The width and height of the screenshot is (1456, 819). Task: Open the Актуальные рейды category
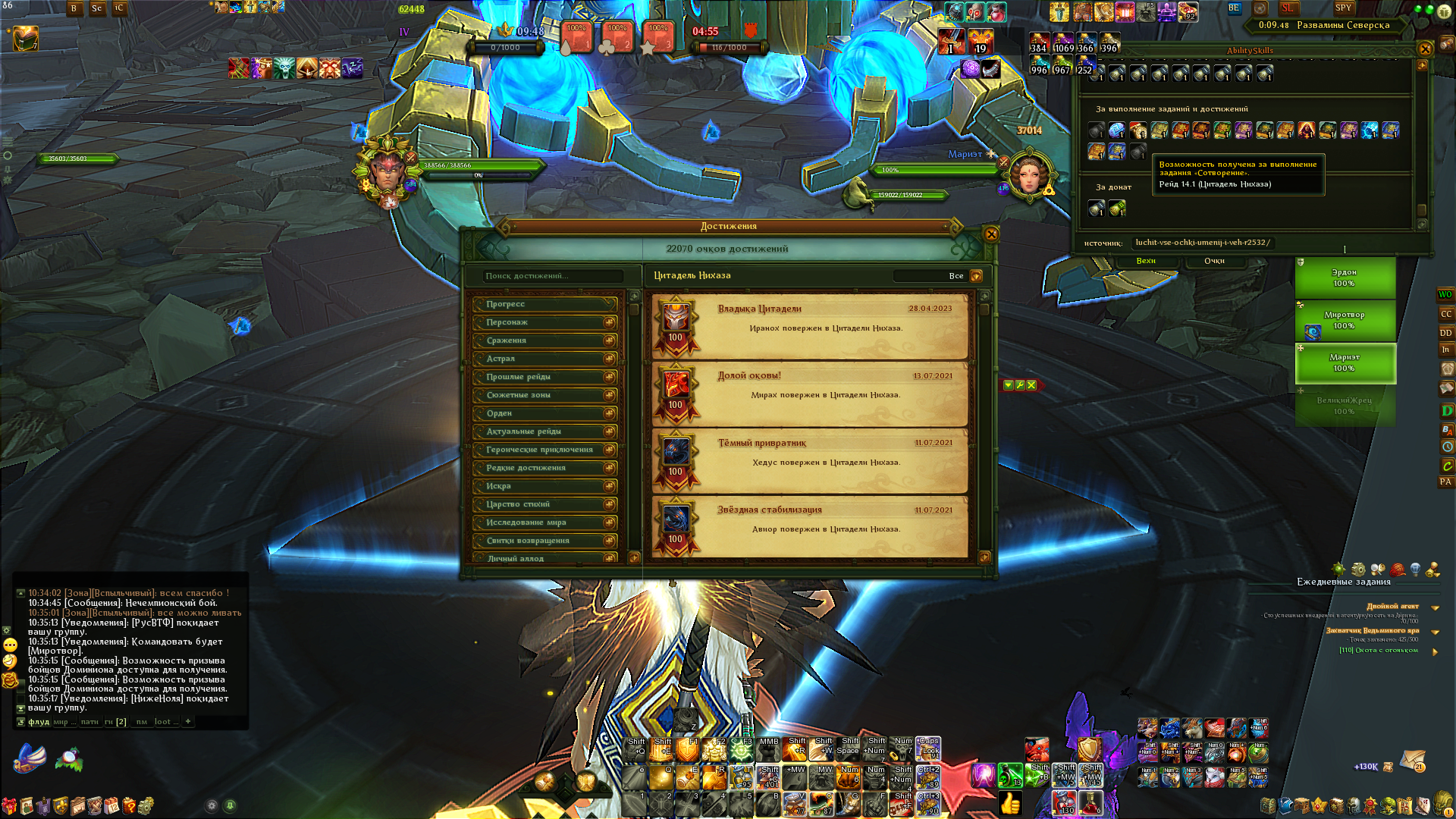tap(544, 431)
